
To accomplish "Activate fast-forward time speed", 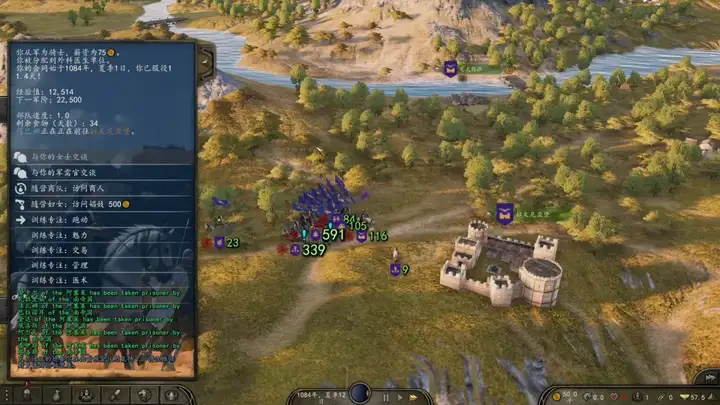I will (x=415, y=396).
